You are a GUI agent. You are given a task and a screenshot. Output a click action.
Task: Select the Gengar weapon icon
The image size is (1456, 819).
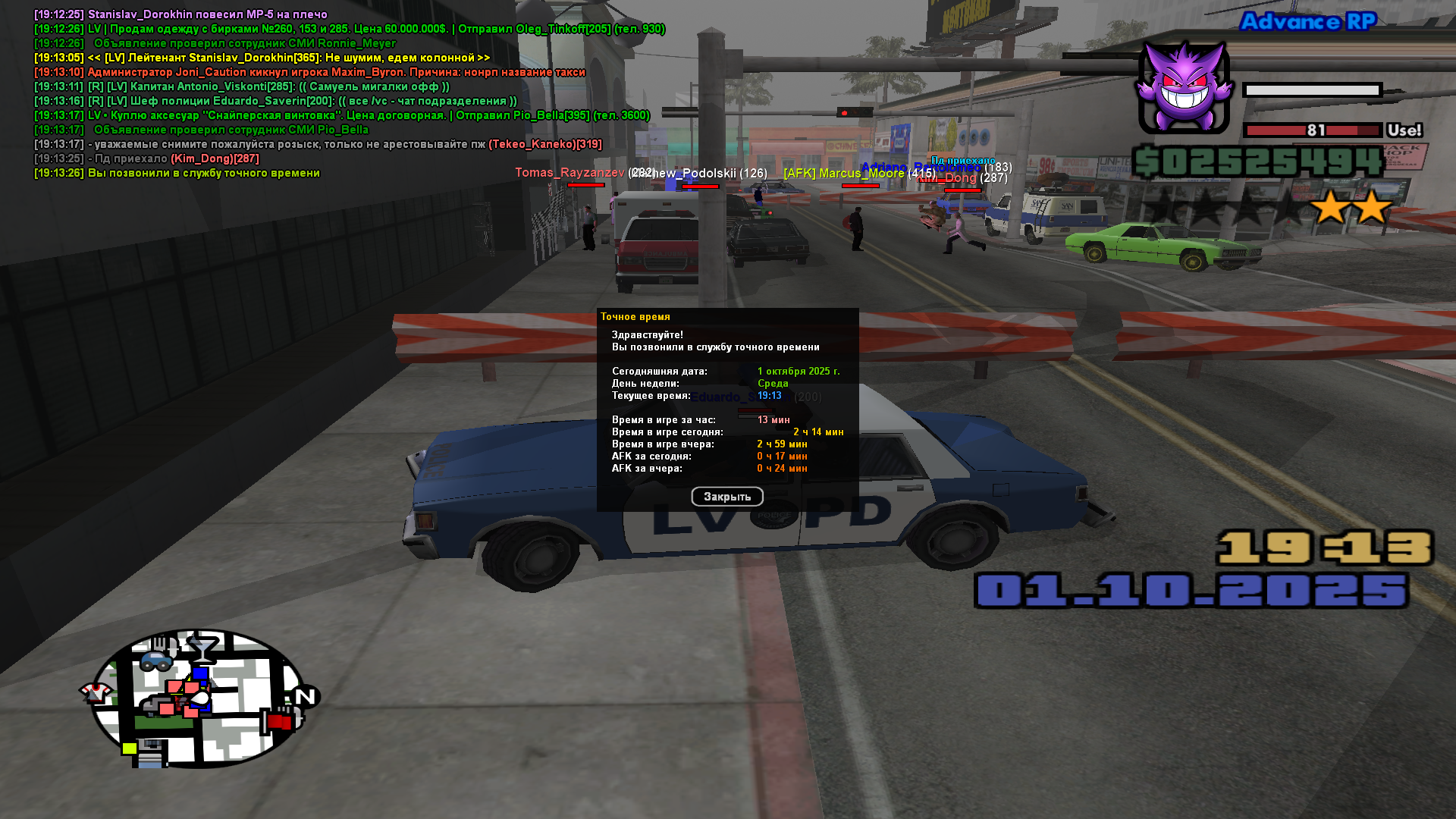1183,89
